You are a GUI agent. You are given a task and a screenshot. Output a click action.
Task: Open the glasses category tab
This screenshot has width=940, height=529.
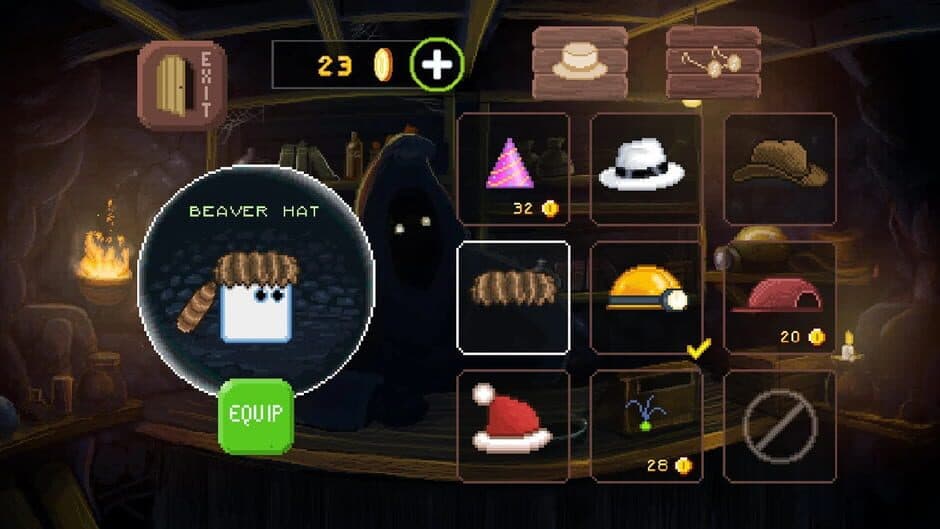[x=713, y=62]
